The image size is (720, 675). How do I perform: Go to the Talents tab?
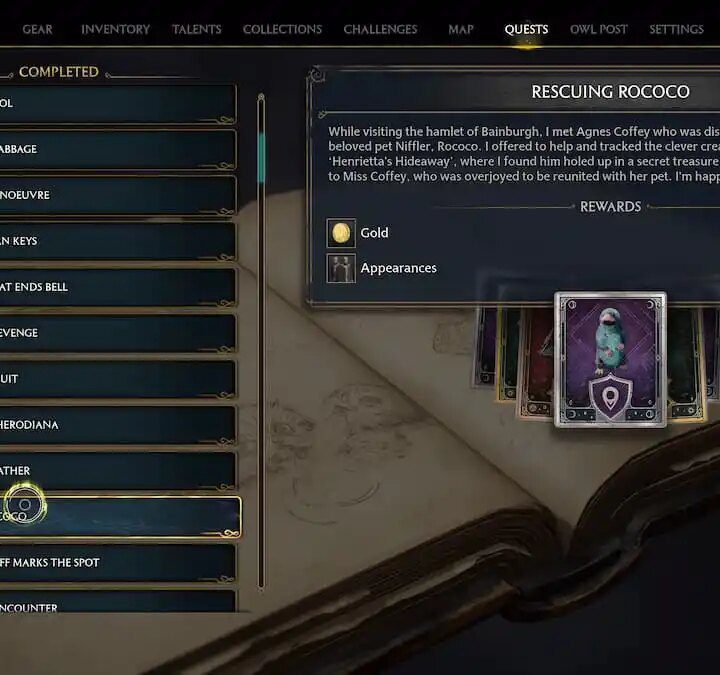[196, 29]
